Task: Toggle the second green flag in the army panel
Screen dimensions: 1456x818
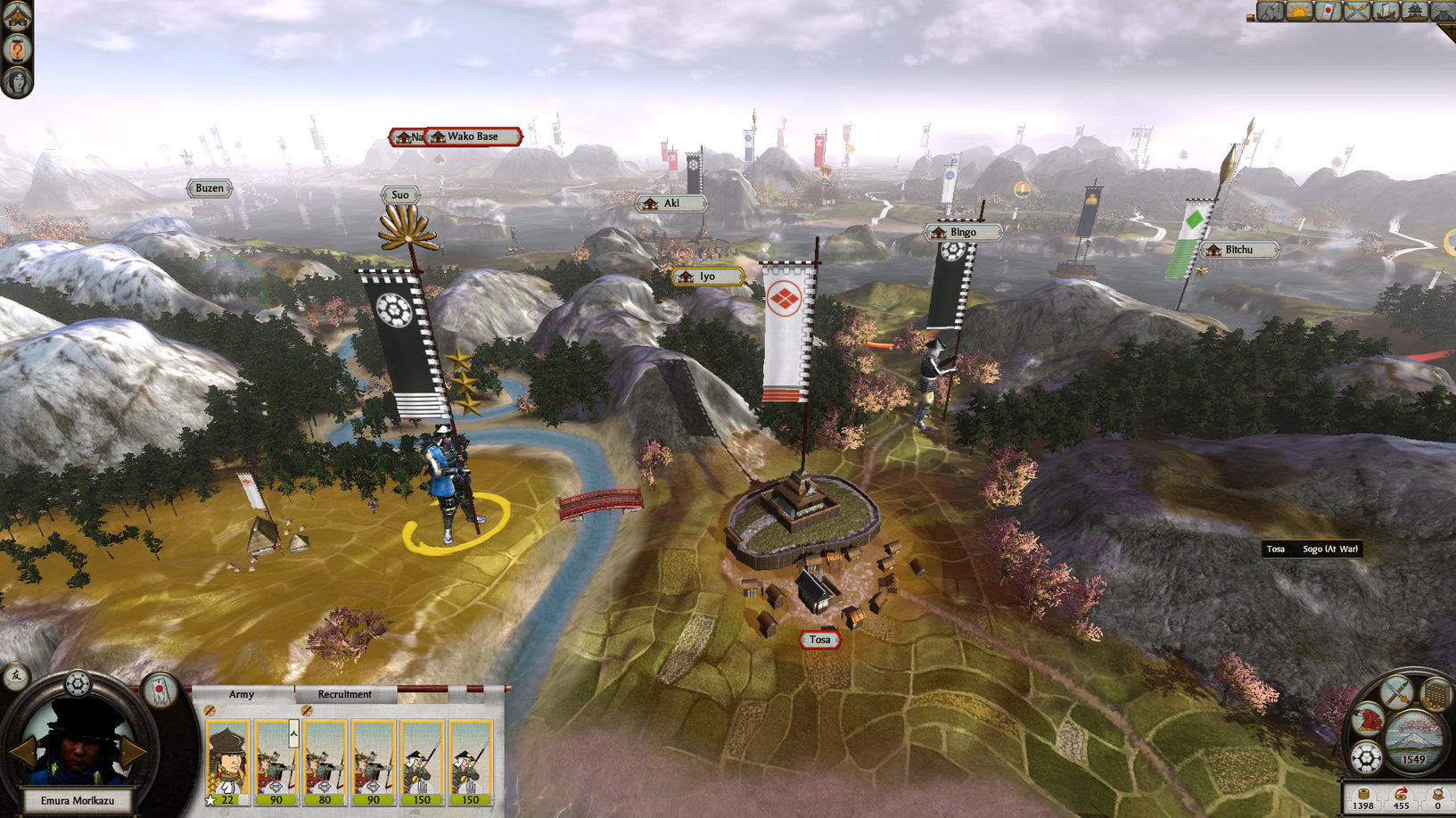Action: point(307,711)
